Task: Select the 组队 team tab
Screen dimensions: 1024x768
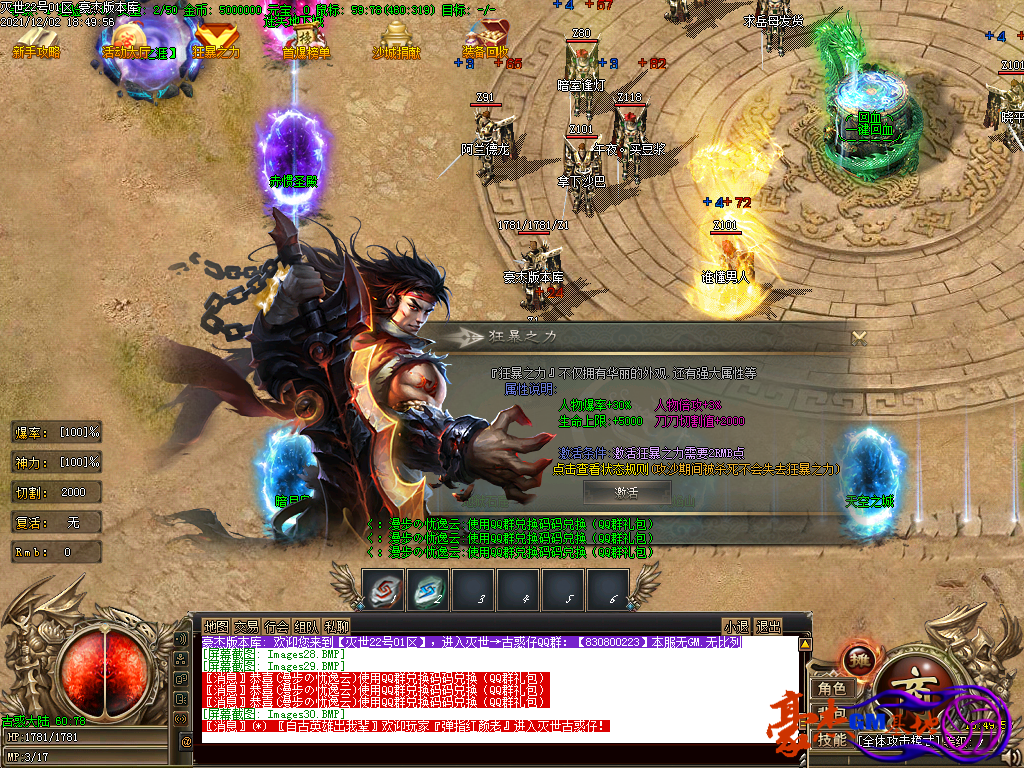Action: 307,627
